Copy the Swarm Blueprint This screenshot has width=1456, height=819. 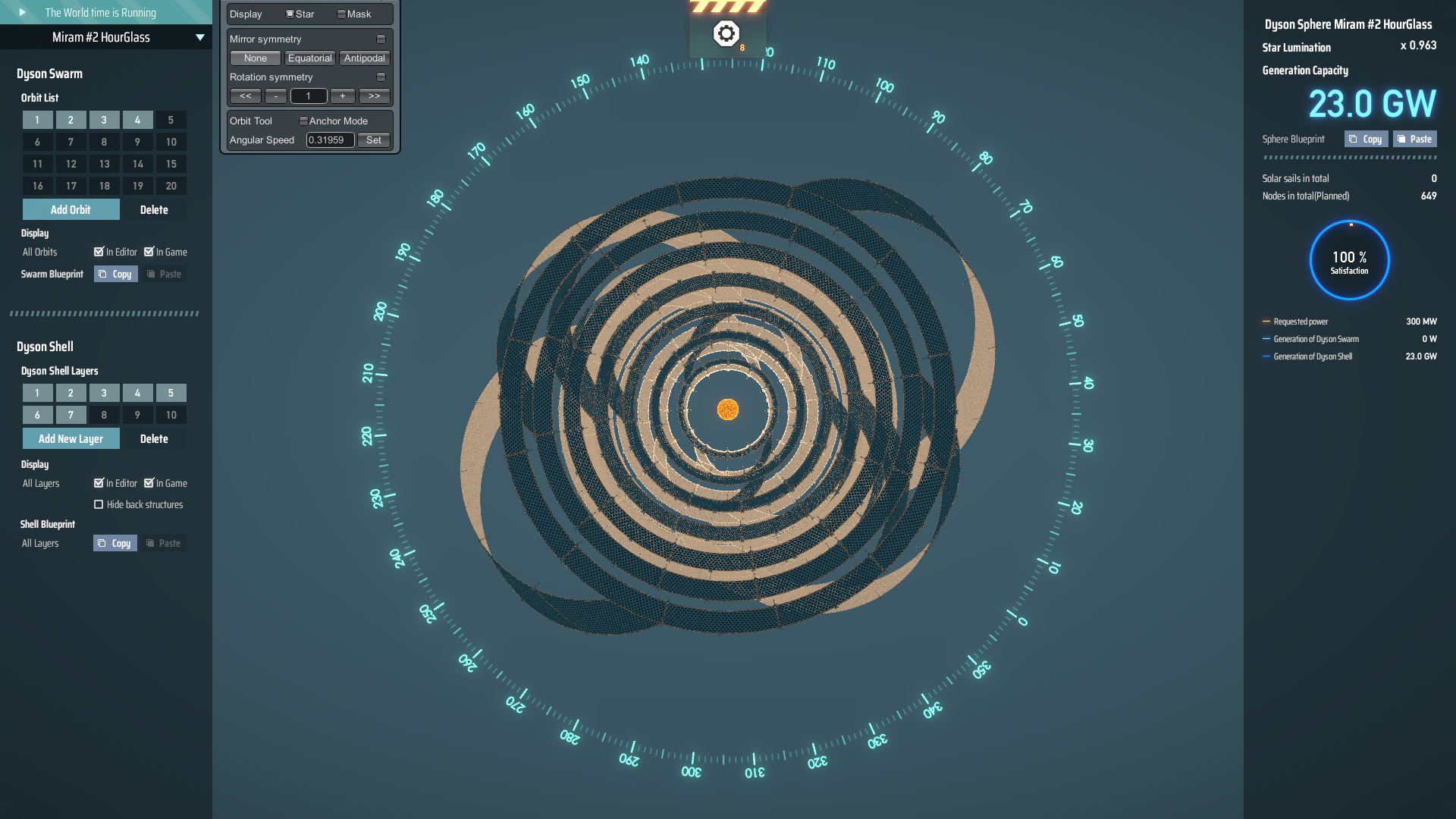pyautogui.click(x=115, y=274)
